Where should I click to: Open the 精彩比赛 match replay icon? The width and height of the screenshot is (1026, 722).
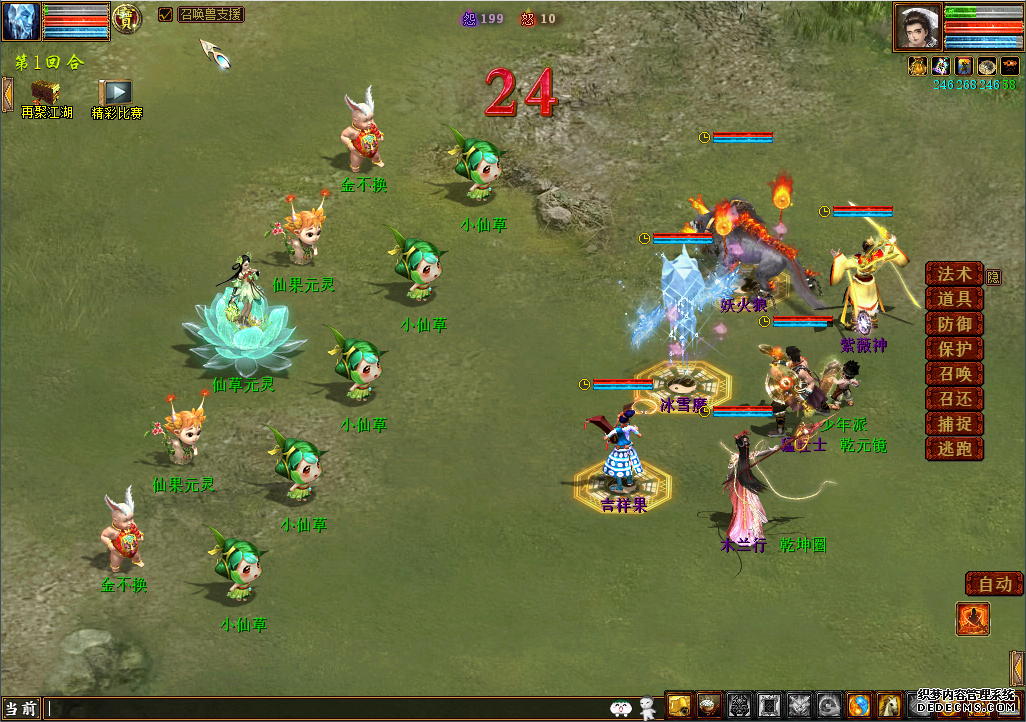[116, 94]
